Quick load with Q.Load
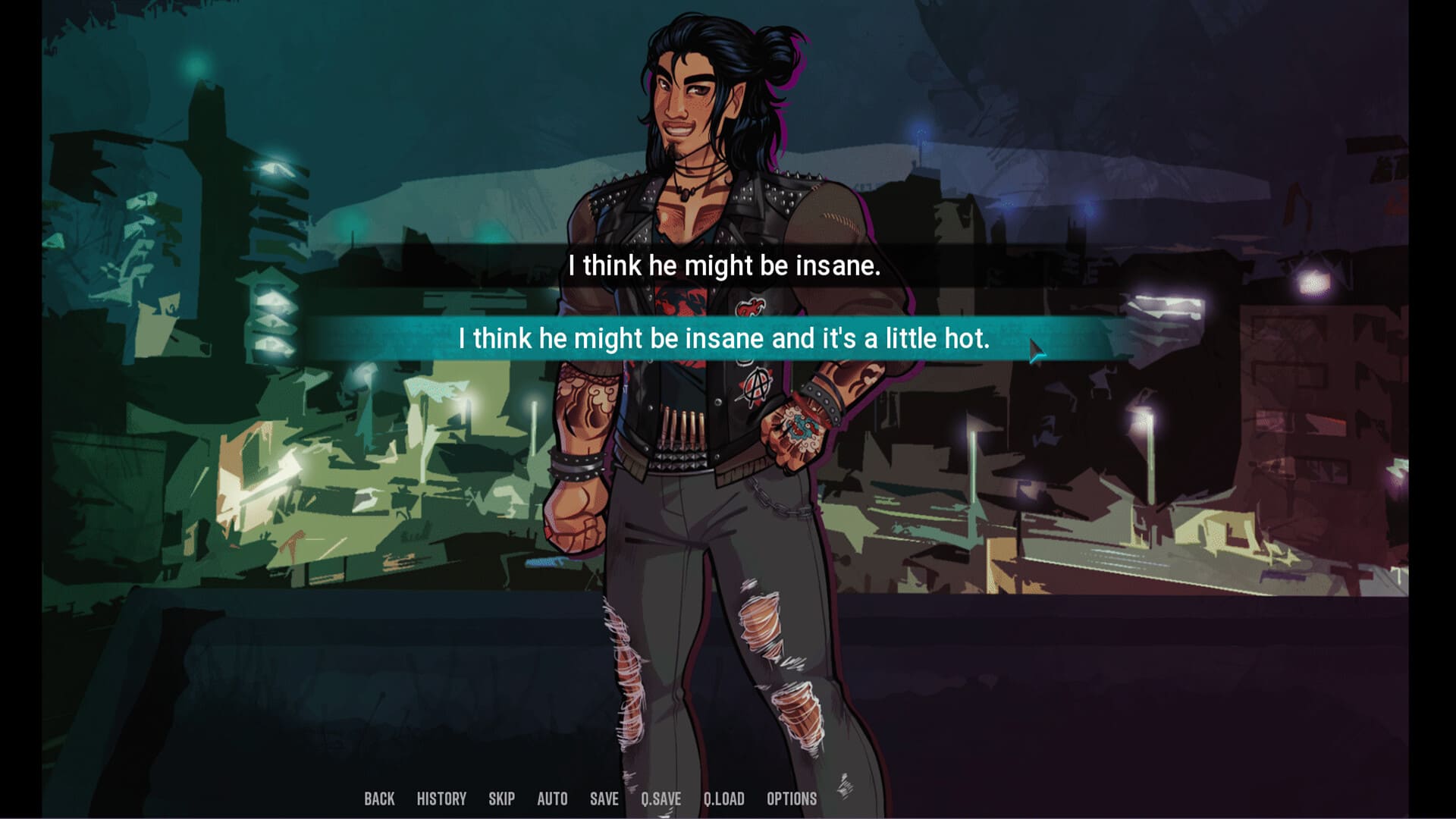This screenshot has width=1456, height=819. (723, 799)
